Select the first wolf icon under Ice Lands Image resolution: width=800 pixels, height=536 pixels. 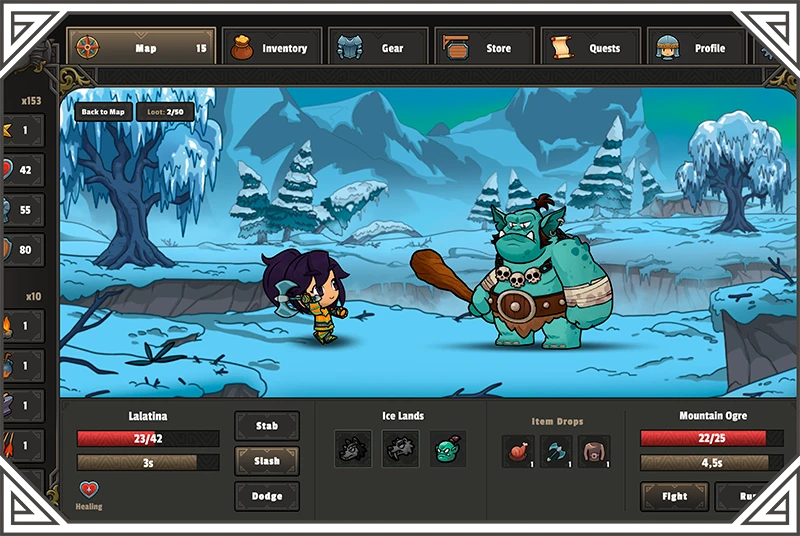(353, 449)
